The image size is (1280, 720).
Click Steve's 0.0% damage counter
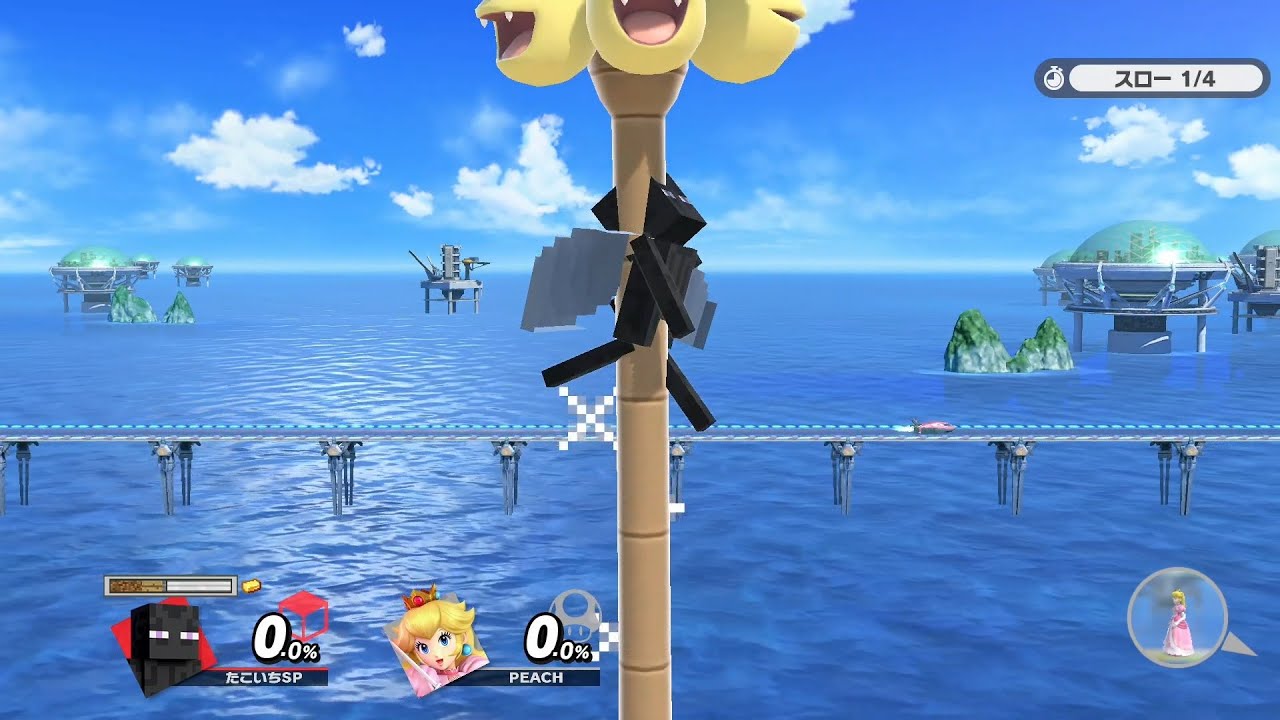coord(282,638)
